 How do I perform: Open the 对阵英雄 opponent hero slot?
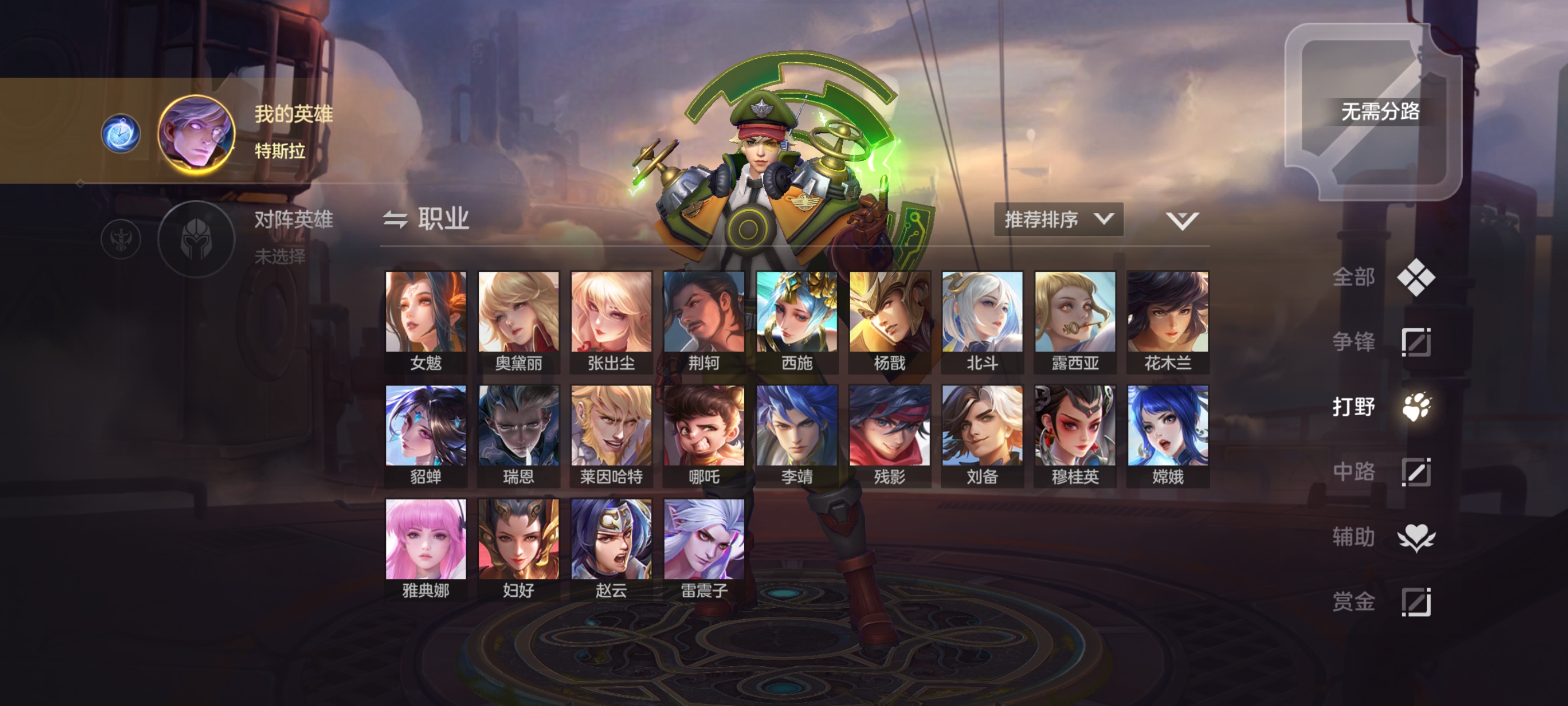pyautogui.click(x=196, y=239)
